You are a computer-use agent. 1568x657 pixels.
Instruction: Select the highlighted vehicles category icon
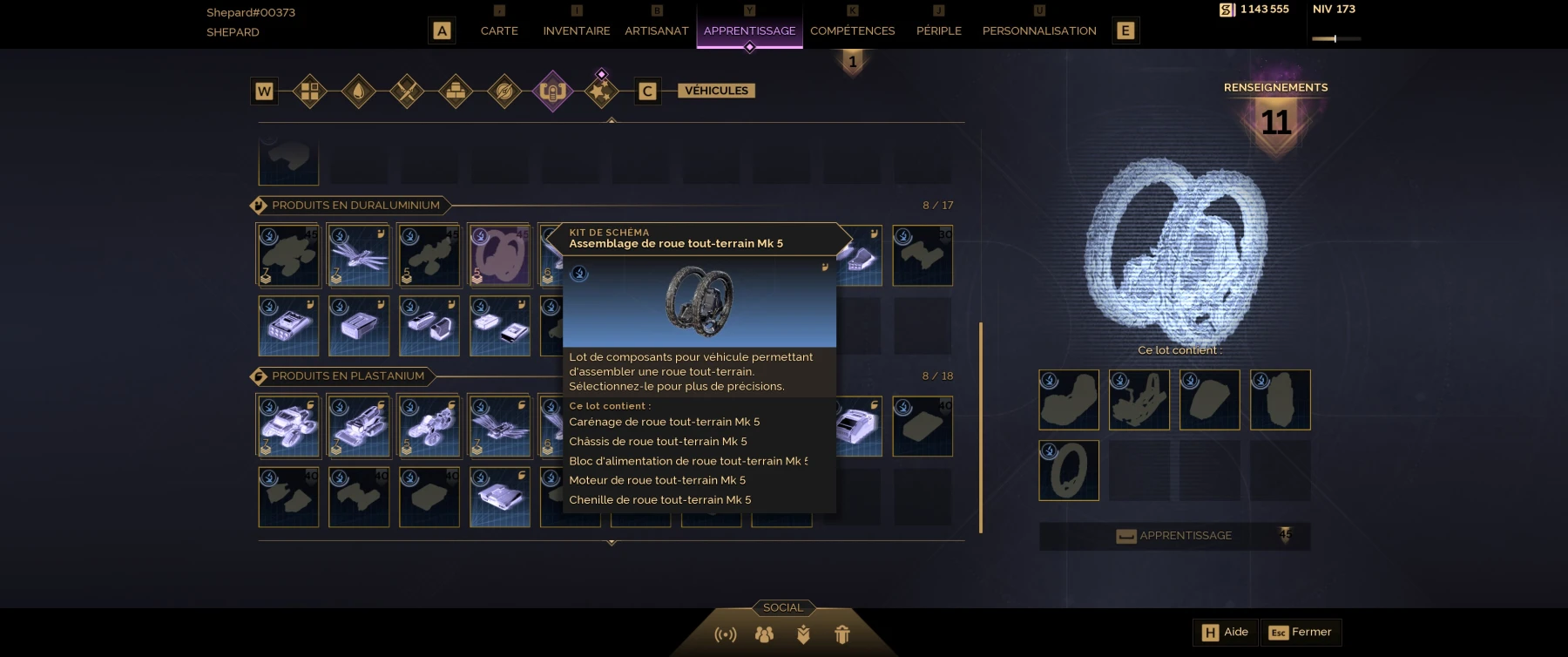click(x=552, y=91)
